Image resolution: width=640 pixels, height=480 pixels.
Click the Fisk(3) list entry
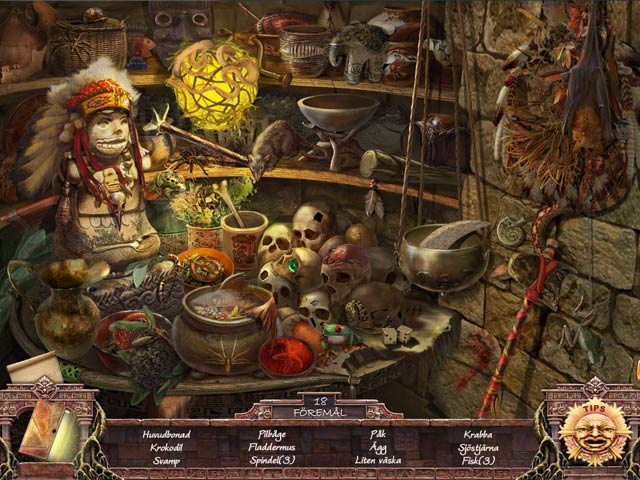coord(478,460)
